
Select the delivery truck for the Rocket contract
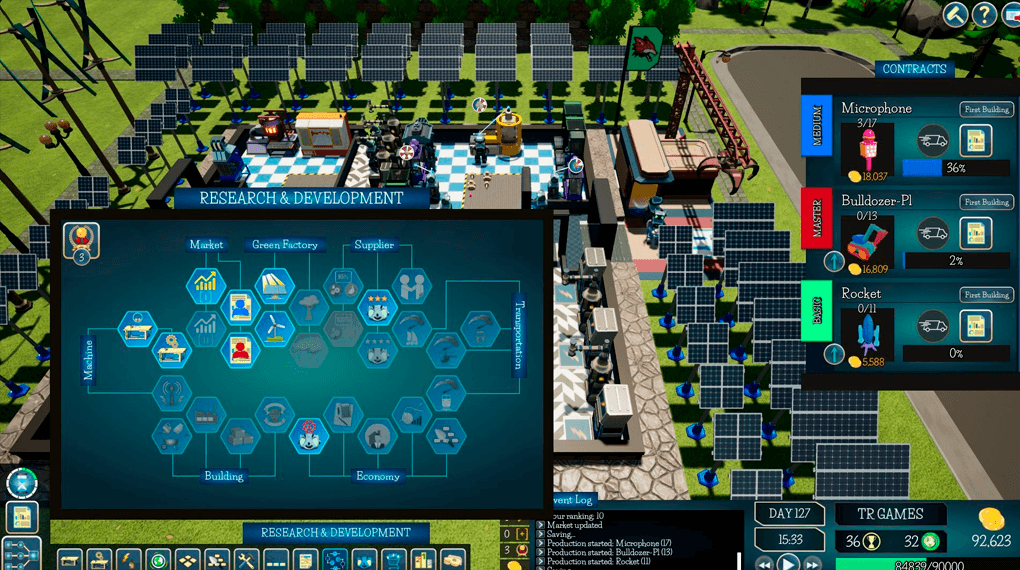933,325
